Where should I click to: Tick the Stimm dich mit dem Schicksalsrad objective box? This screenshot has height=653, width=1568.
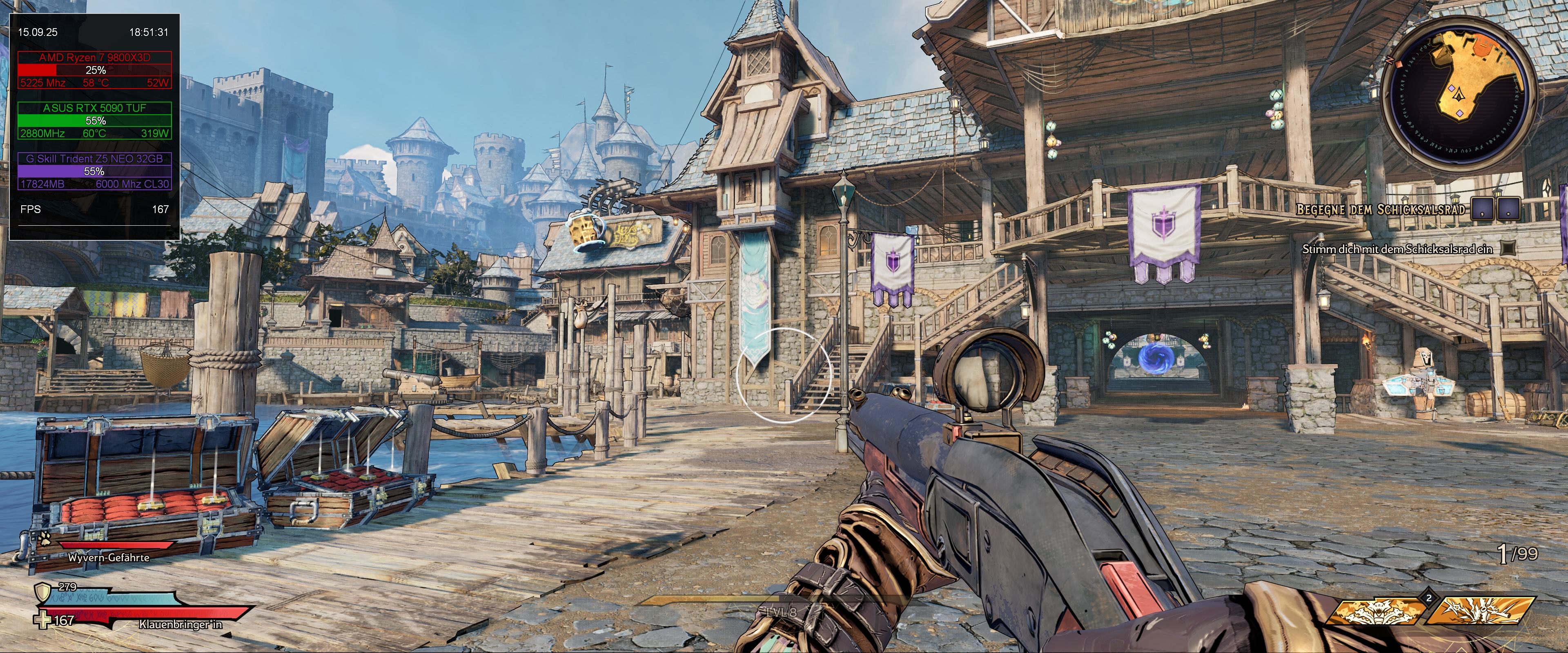(x=1506, y=249)
